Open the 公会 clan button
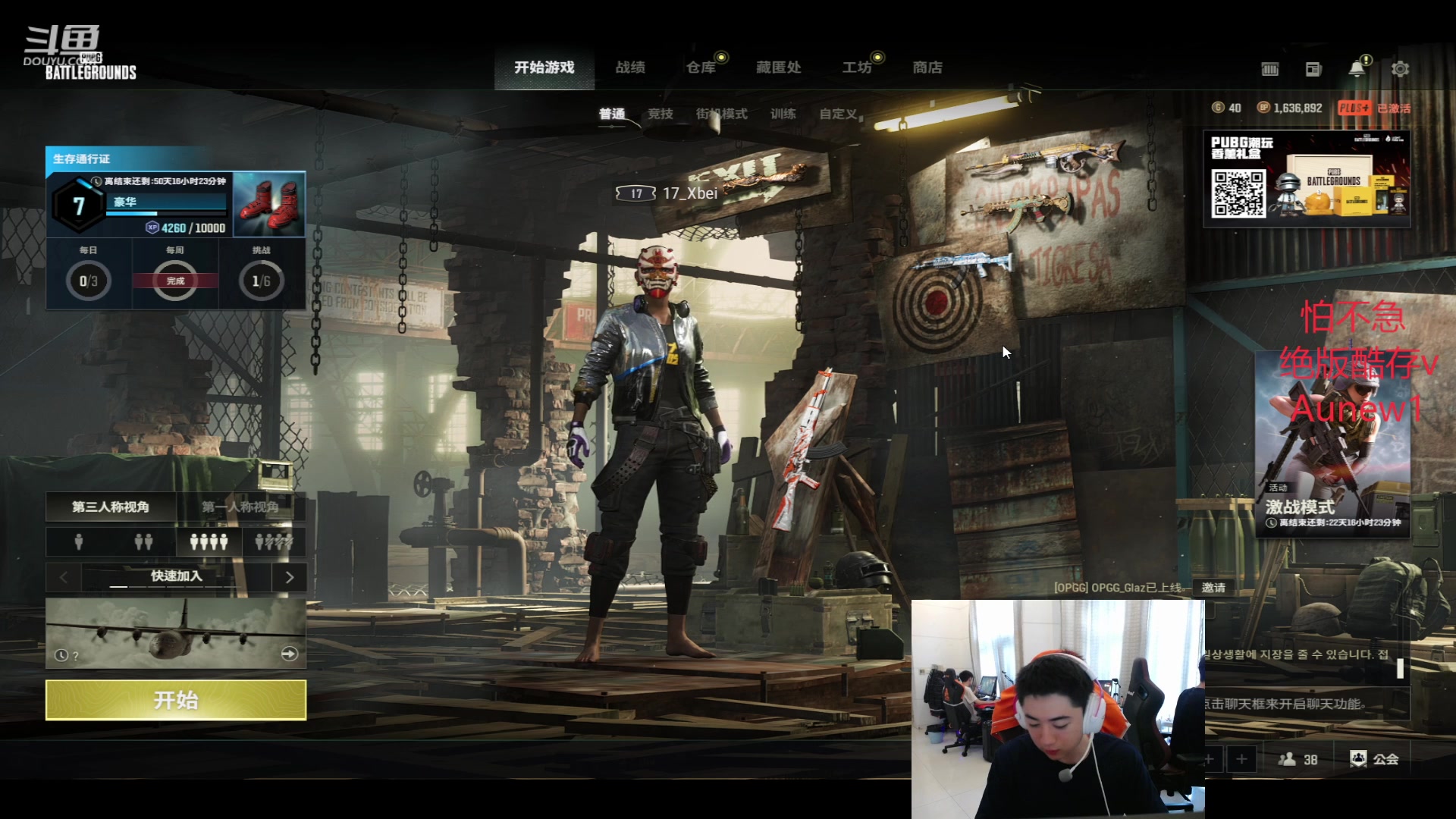This screenshot has height=819, width=1456. pos(1375,758)
